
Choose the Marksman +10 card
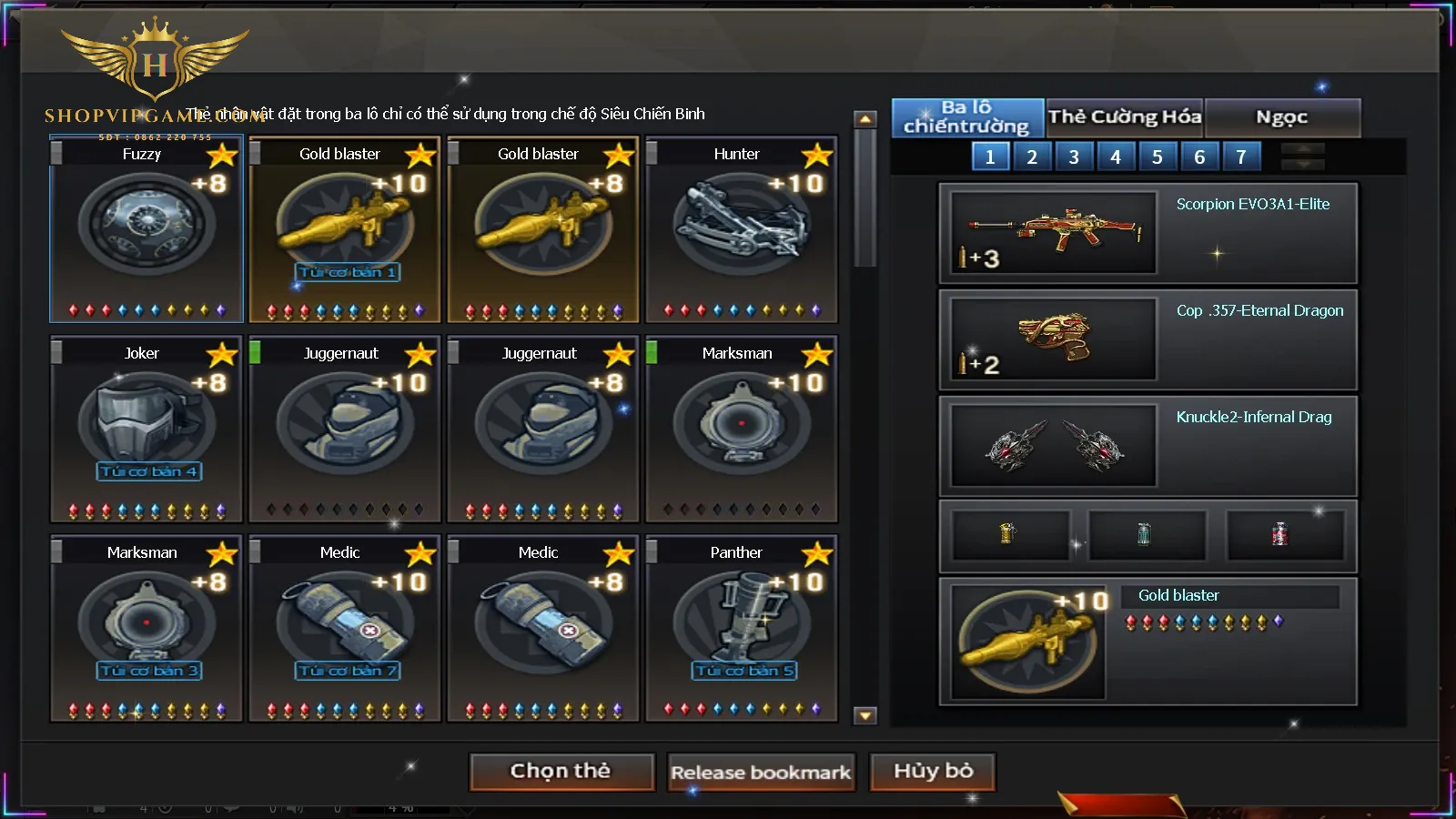[x=741, y=429]
